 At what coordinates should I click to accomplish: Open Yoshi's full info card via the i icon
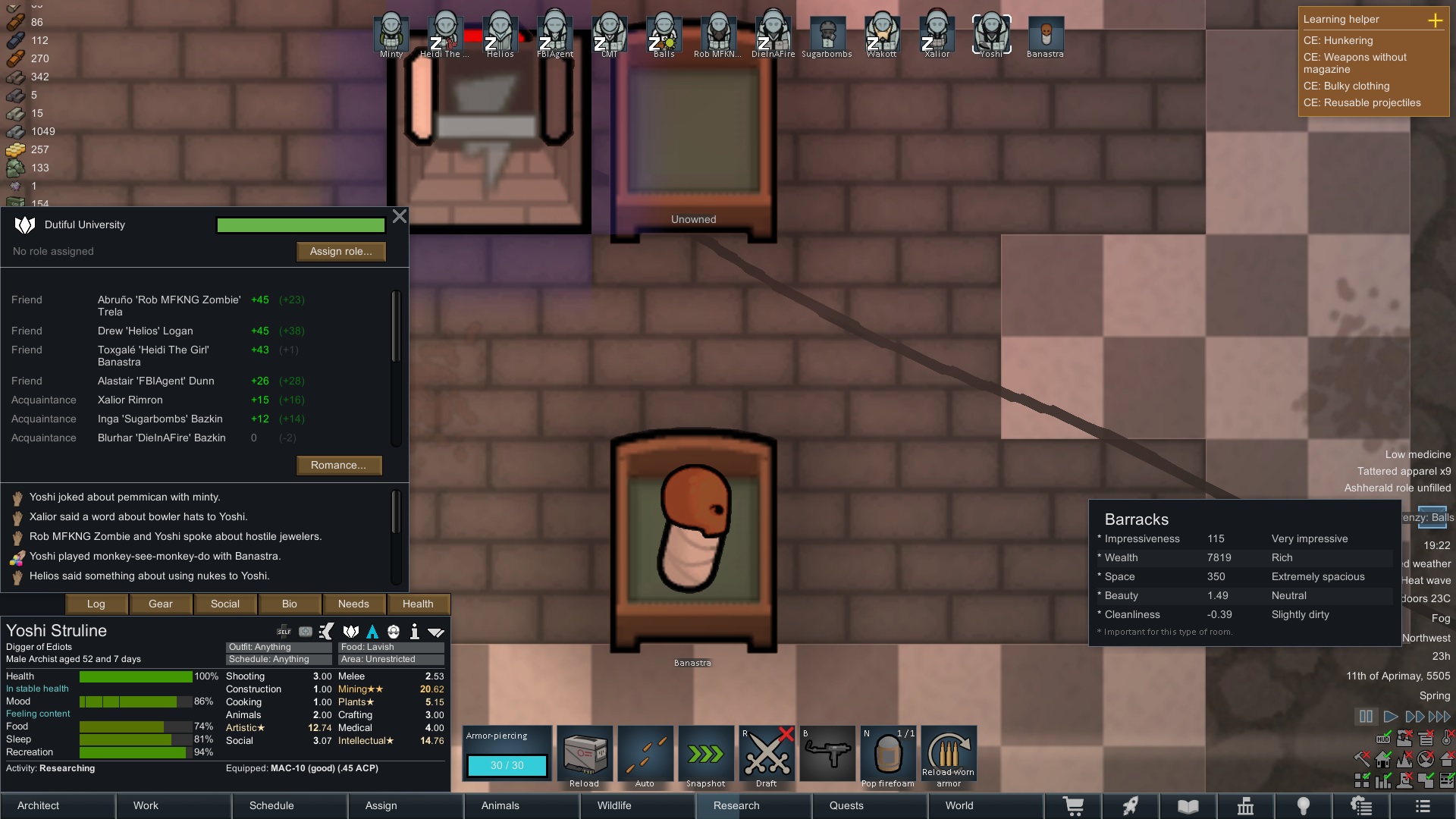(415, 631)
